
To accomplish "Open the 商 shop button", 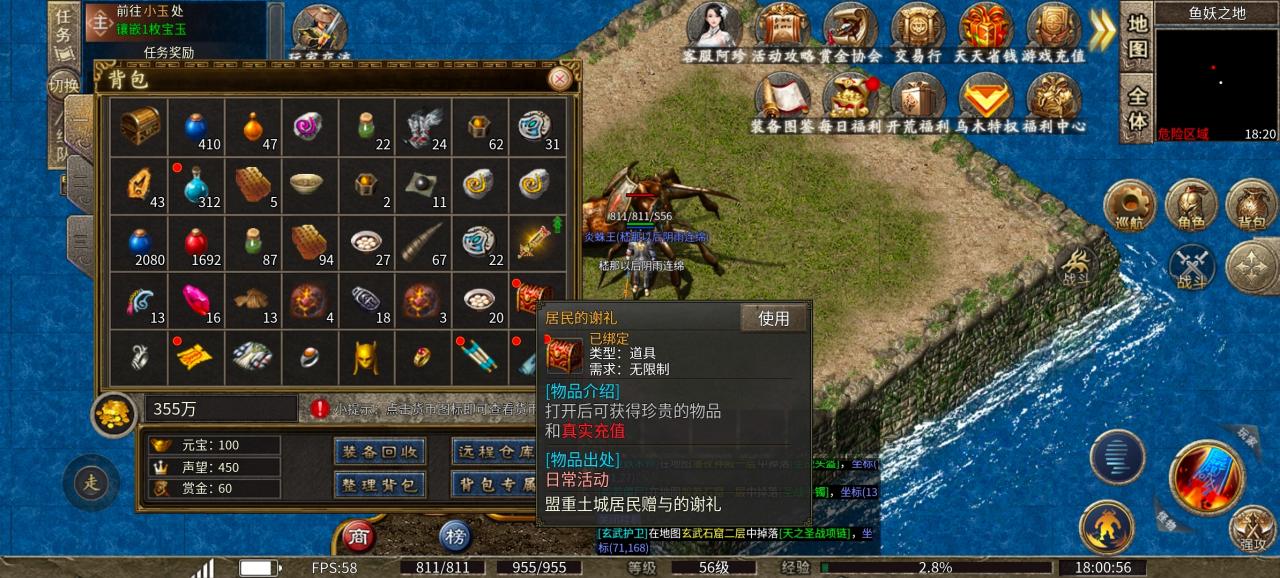I will pos(359,538).
